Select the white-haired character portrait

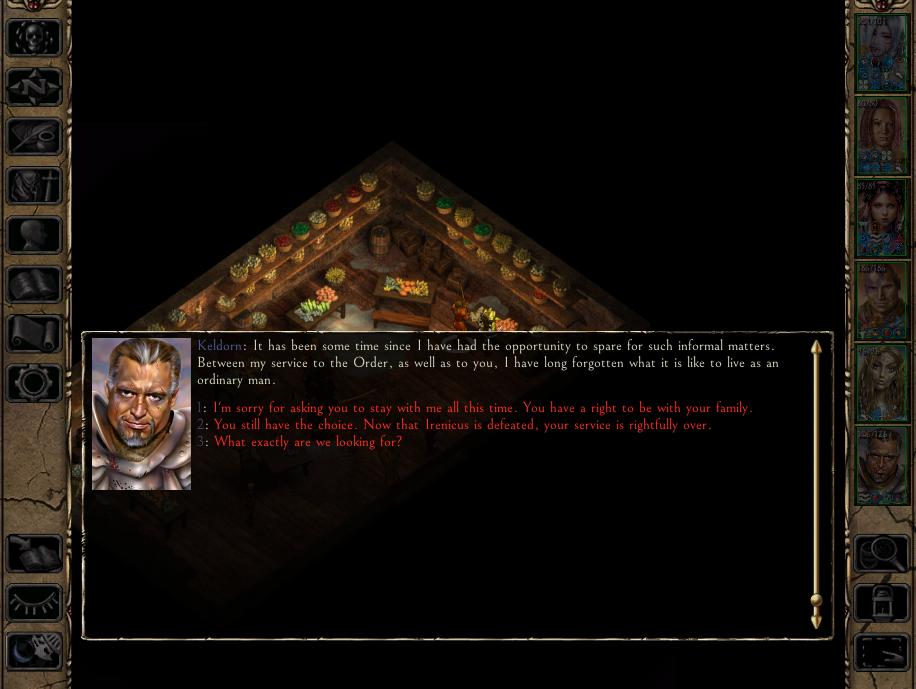882,53
